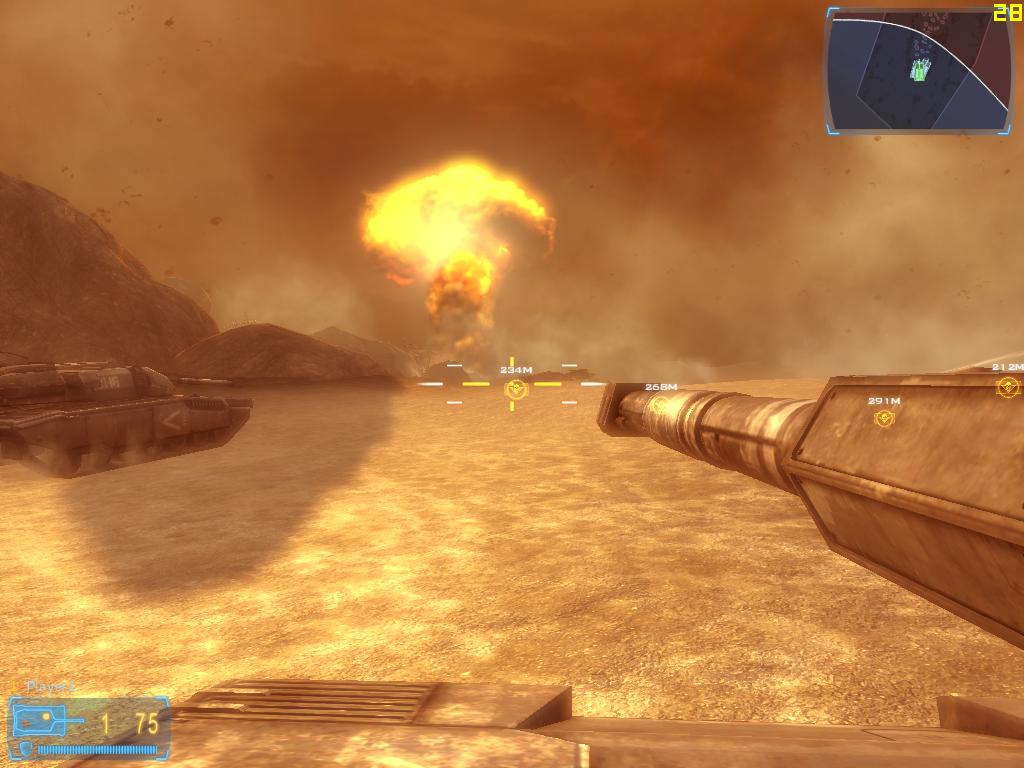1024x768 pixels.
Task: Pick the target marker labeled 212M
Action: tap(1007, 386)
